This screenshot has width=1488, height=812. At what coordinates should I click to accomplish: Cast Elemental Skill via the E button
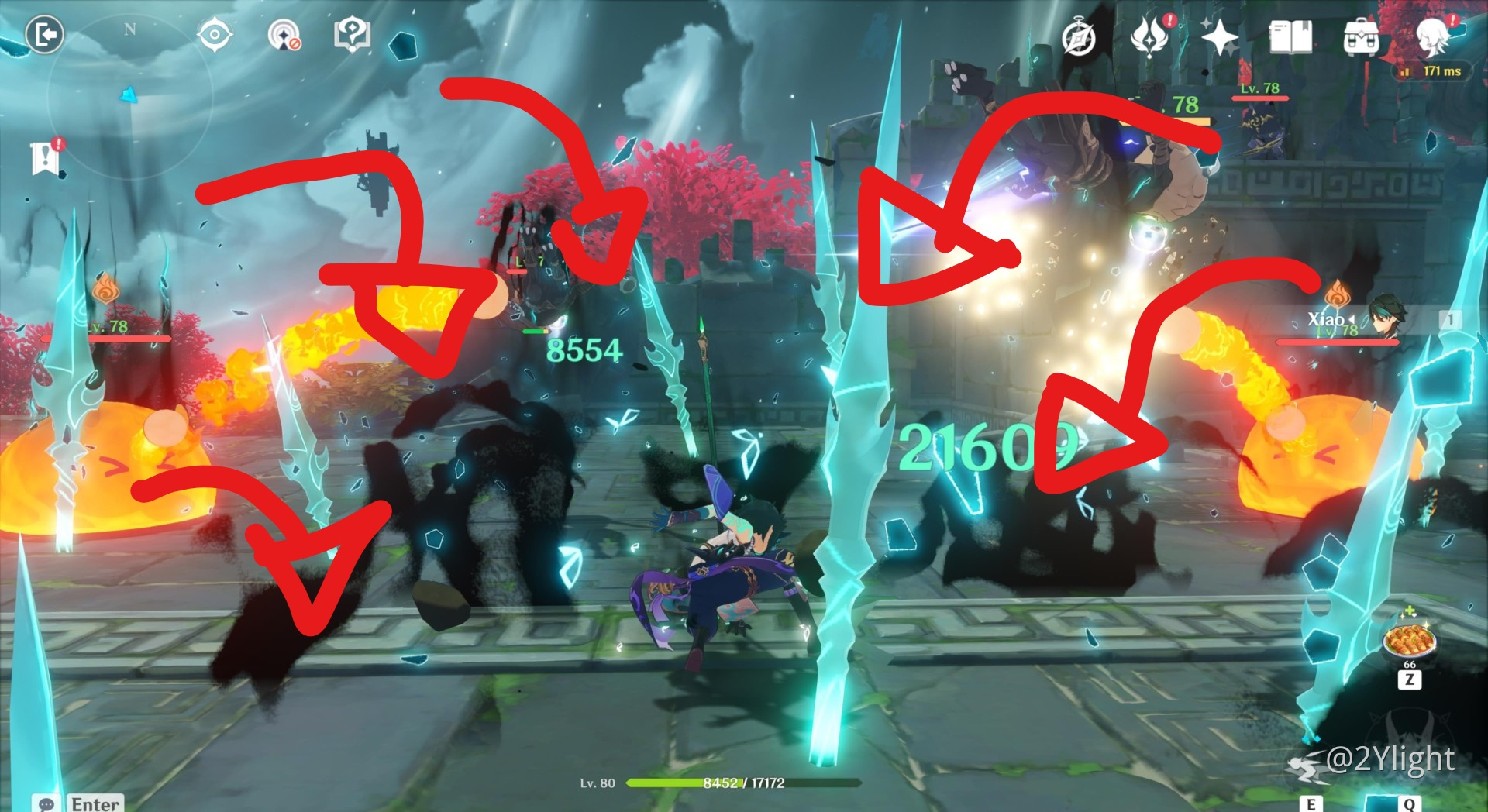pos(1311,804)
